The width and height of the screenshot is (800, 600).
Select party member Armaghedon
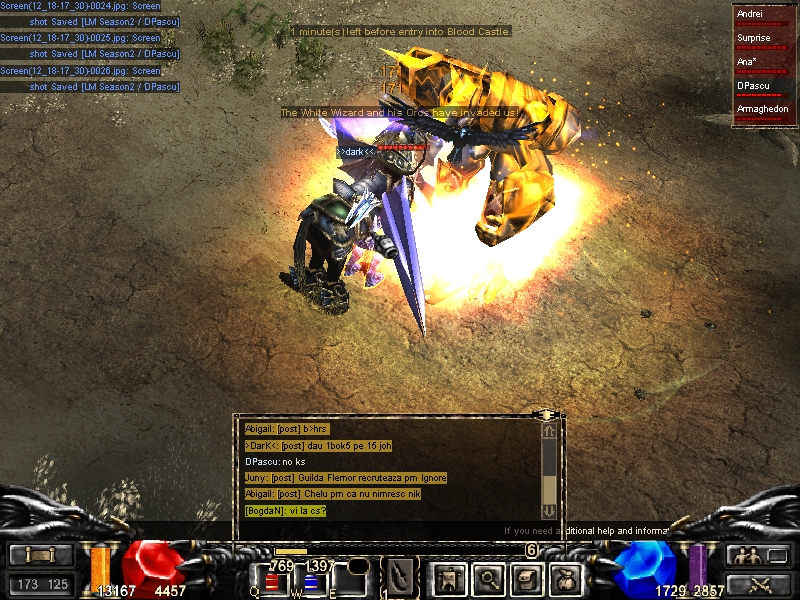765,110
